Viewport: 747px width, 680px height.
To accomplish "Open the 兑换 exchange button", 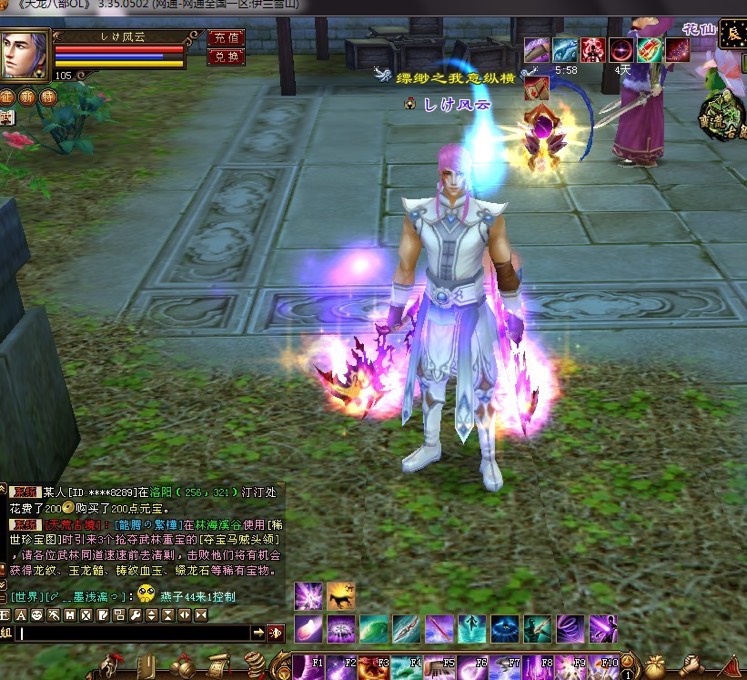I will 227,56.
